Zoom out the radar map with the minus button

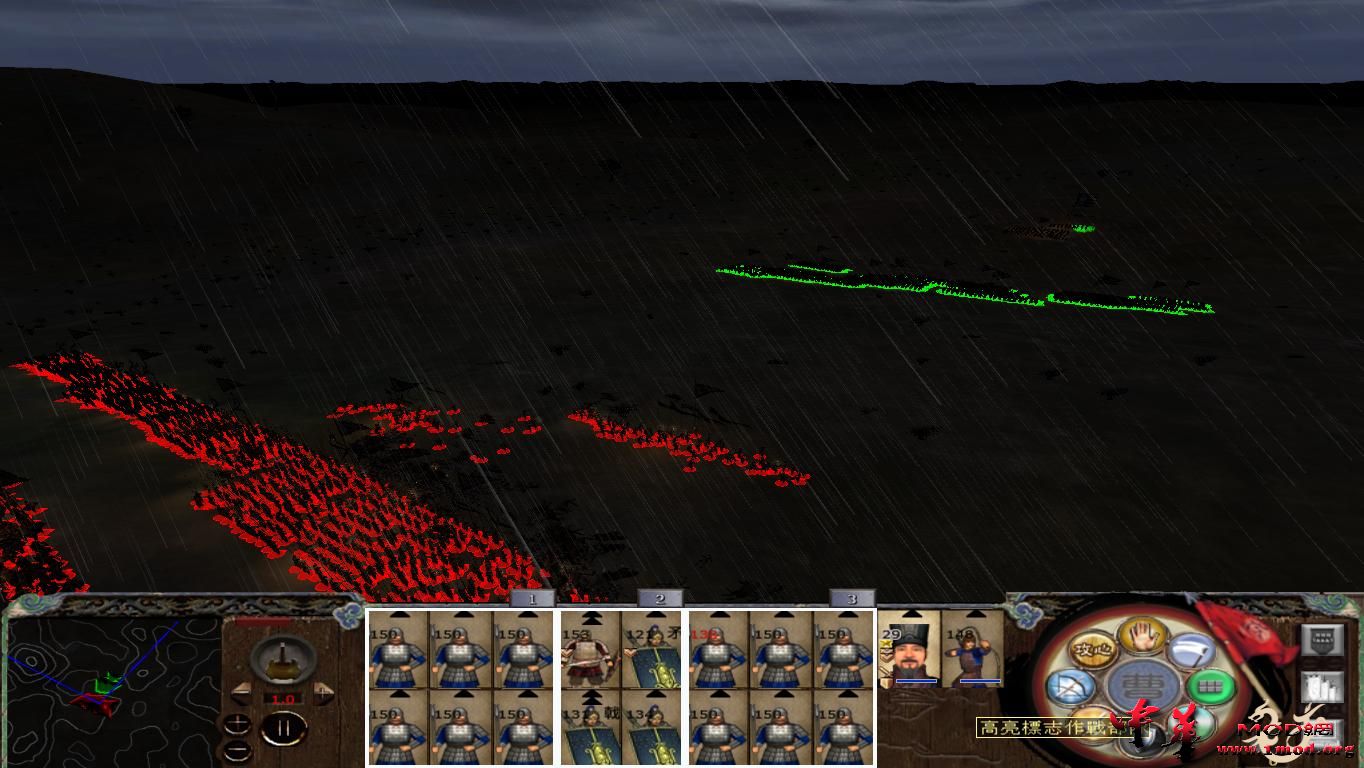[x=237, y=750]
